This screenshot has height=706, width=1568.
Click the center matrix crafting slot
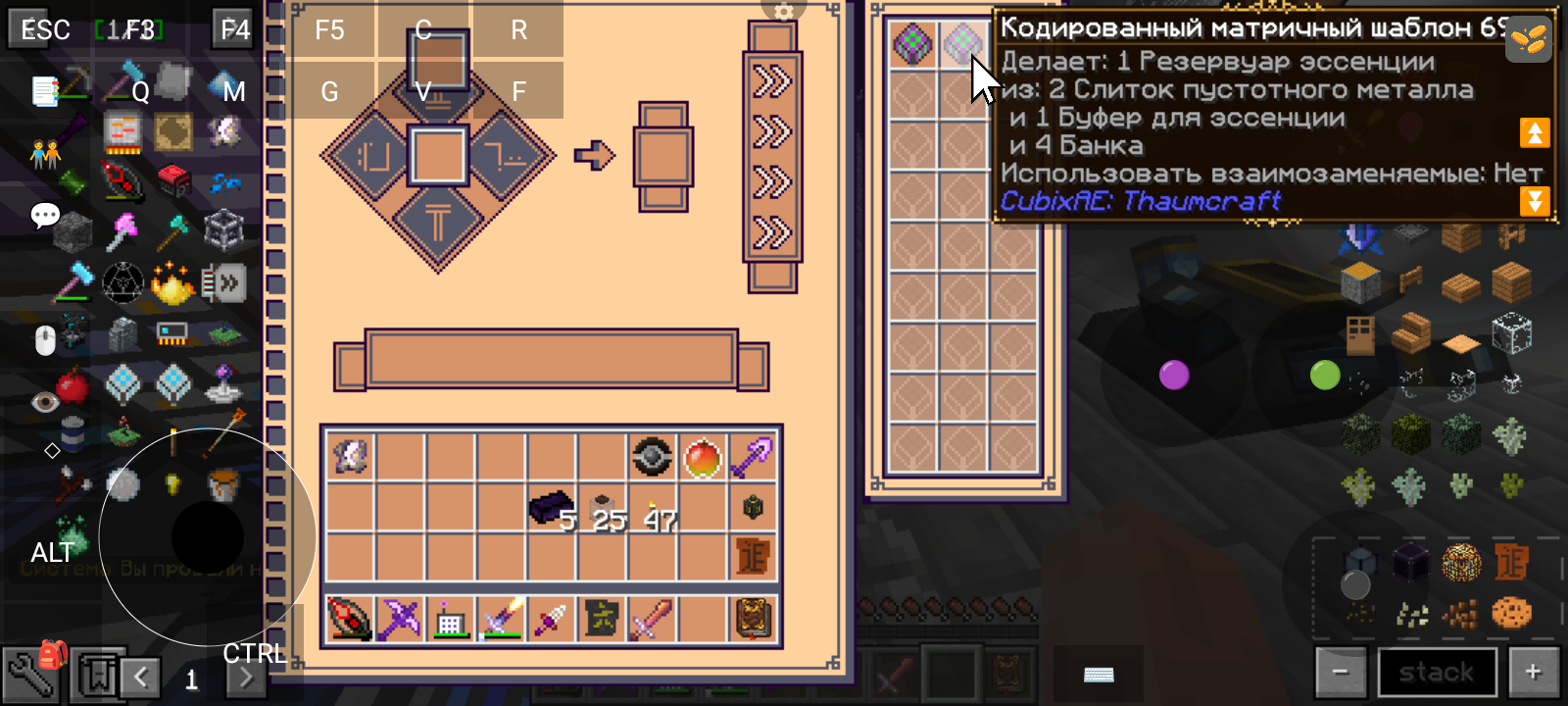pos(438,156)
